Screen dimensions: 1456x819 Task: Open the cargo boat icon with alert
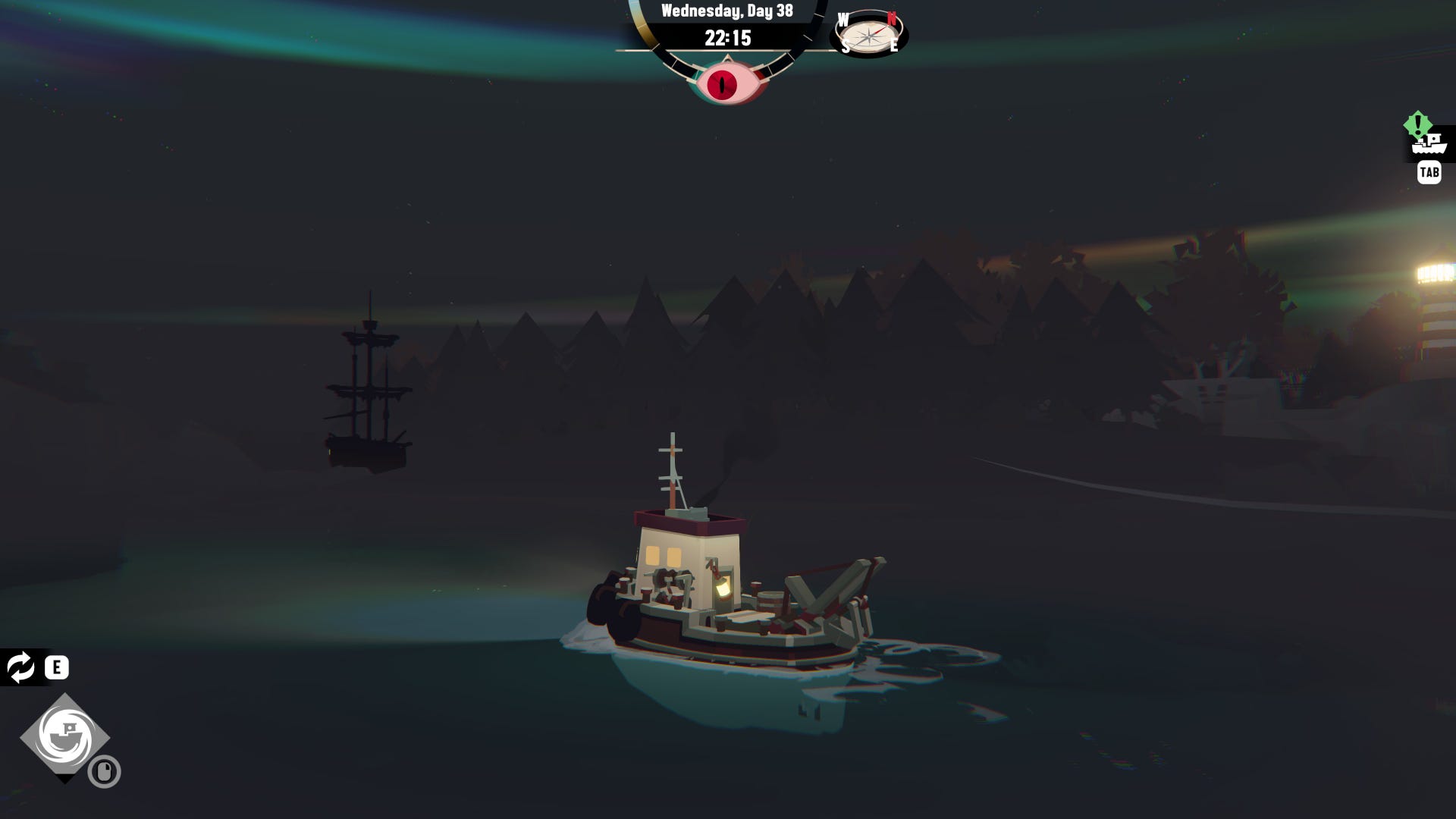point(1429,143)
